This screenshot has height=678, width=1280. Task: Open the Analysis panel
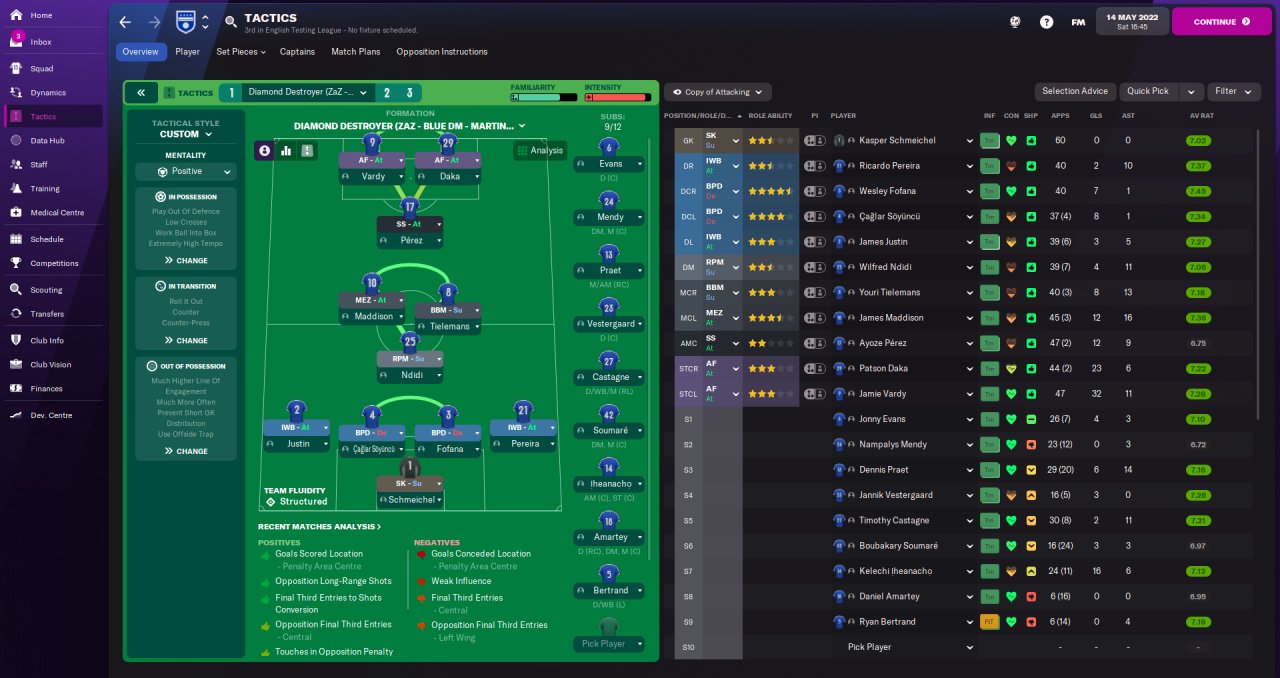[x=540, y=151]
